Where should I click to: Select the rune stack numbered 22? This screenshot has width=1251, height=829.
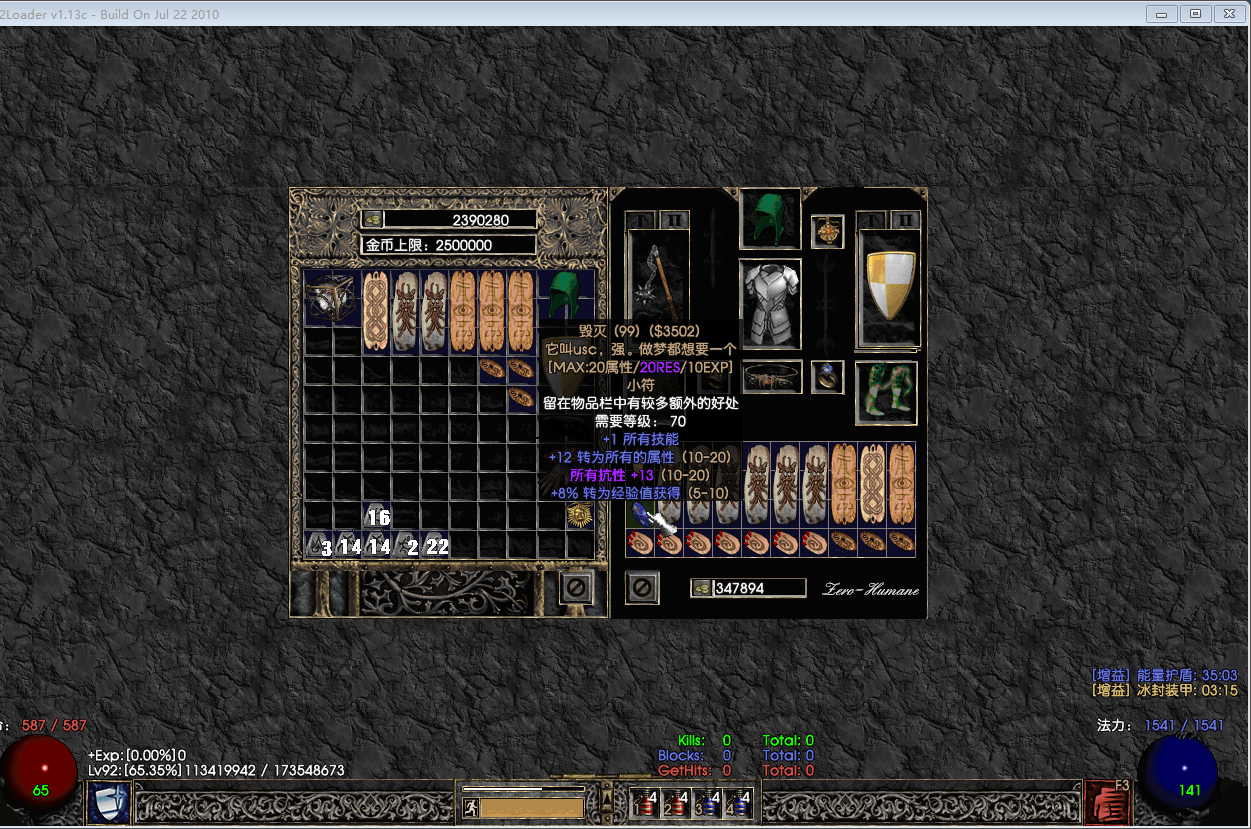436,545
